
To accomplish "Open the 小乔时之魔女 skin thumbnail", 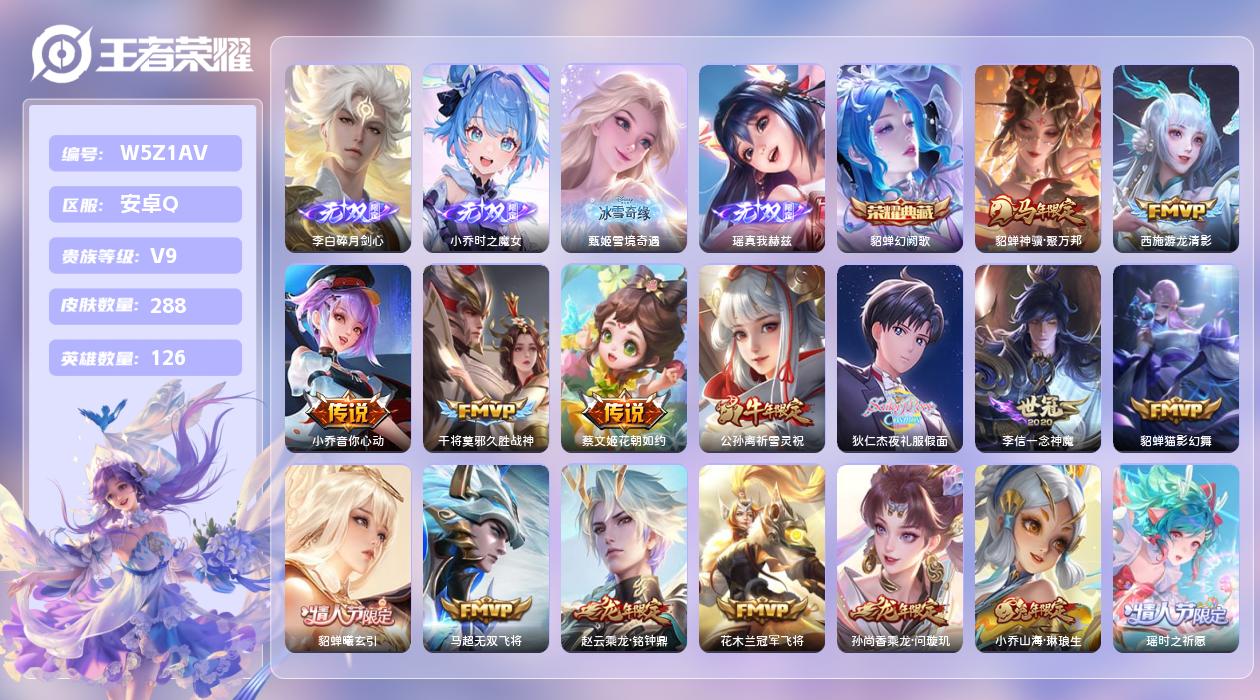I will tap(486, 158).
